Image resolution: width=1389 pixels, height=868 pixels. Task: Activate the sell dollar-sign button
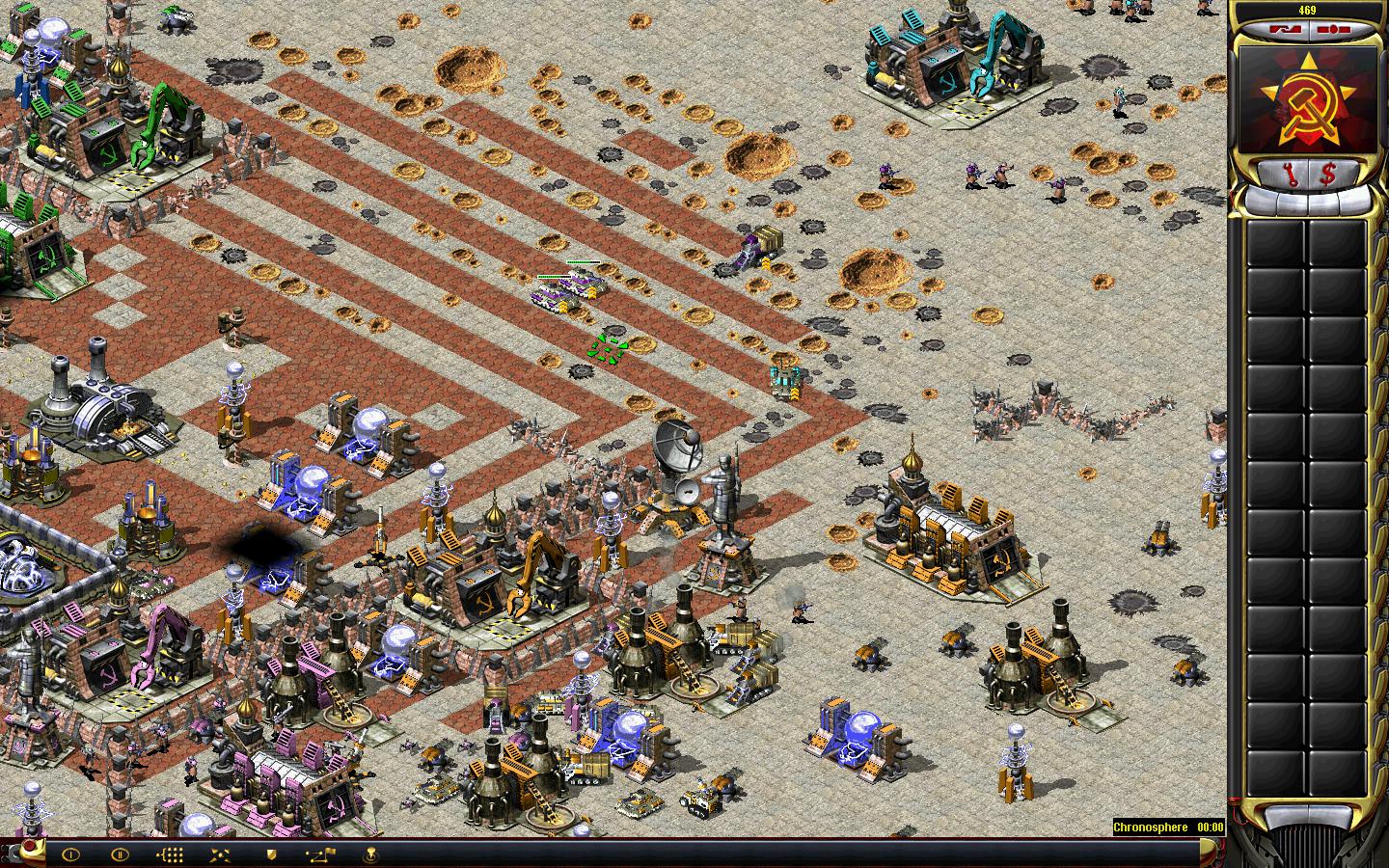[1328, 174]
